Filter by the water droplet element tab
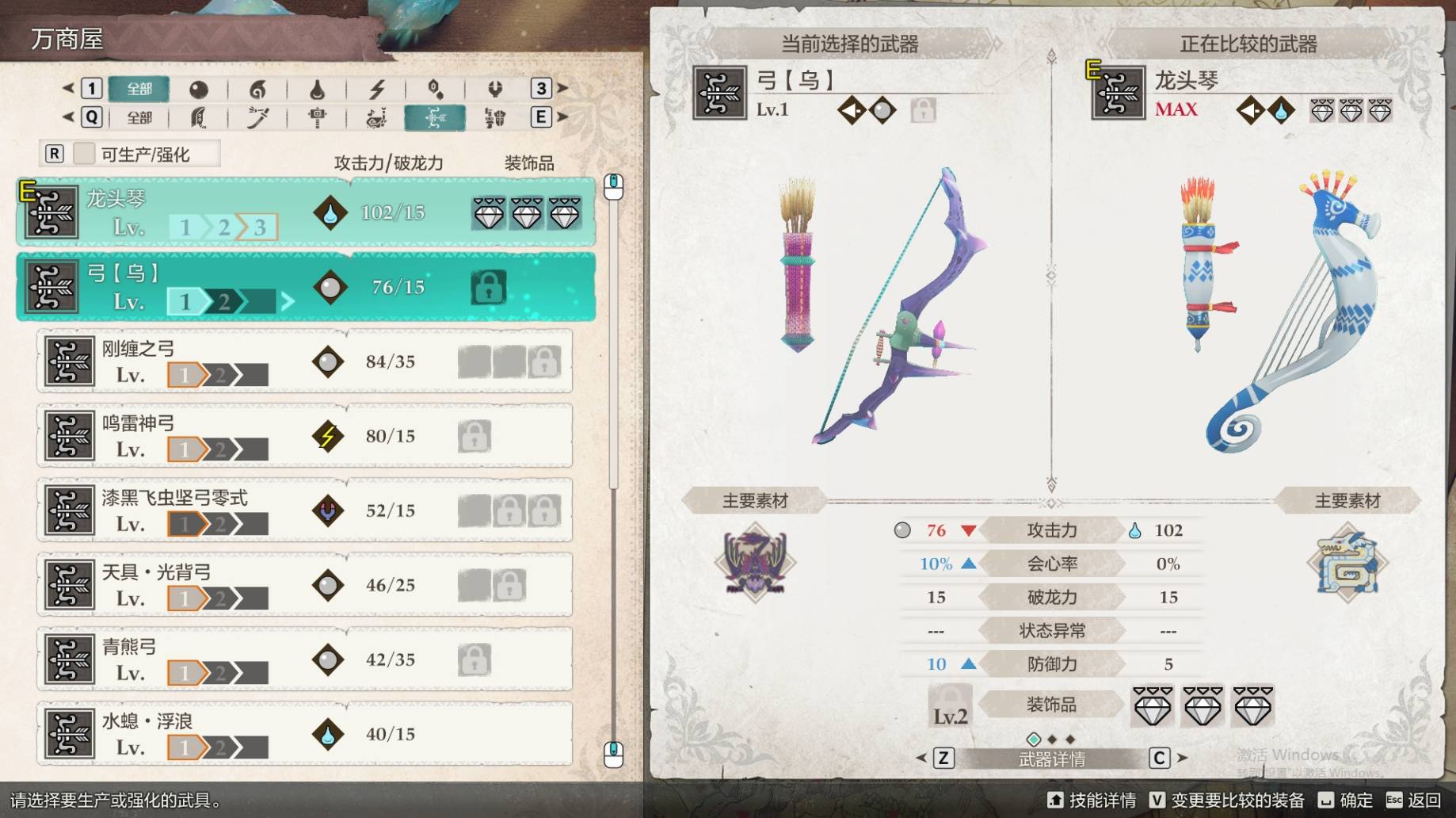Image resolution: width=1456 pixels, height=818 pixels. pos(317,89)
